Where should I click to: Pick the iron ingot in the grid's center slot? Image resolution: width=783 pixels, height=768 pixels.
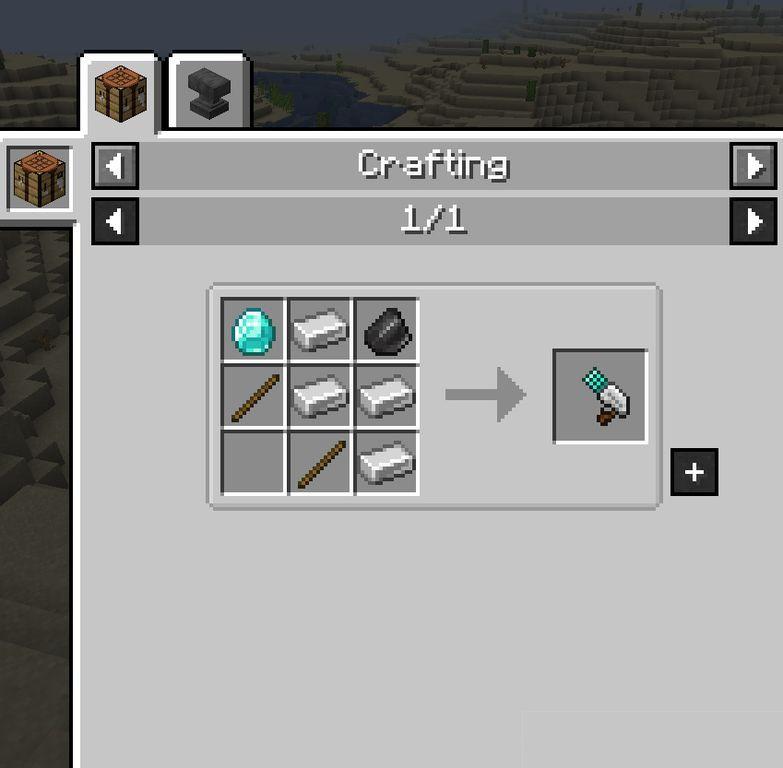(320, 397)
